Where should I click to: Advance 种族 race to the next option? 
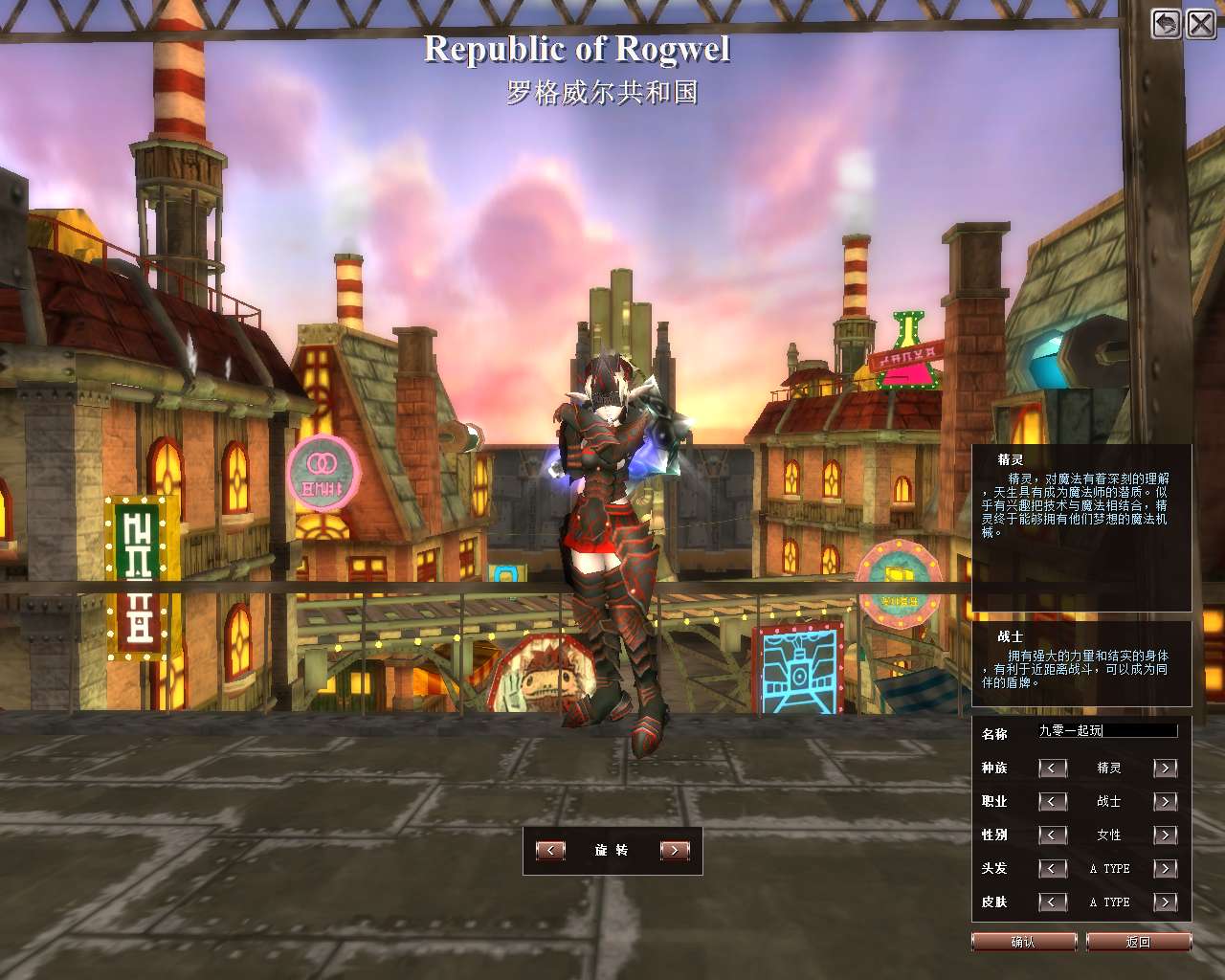coord(1166,768)
